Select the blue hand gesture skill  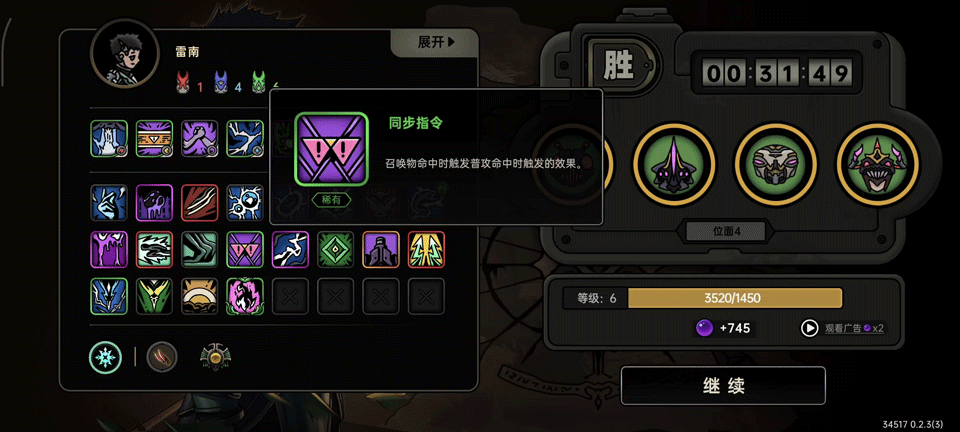pos(109,201)
